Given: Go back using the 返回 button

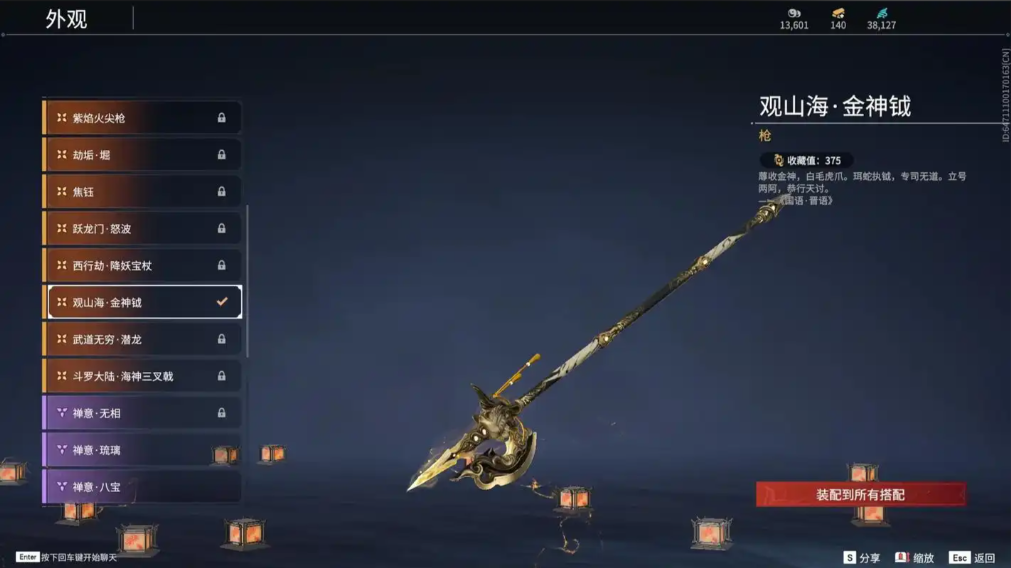Looking at the screenshot, I should [973, 558].
